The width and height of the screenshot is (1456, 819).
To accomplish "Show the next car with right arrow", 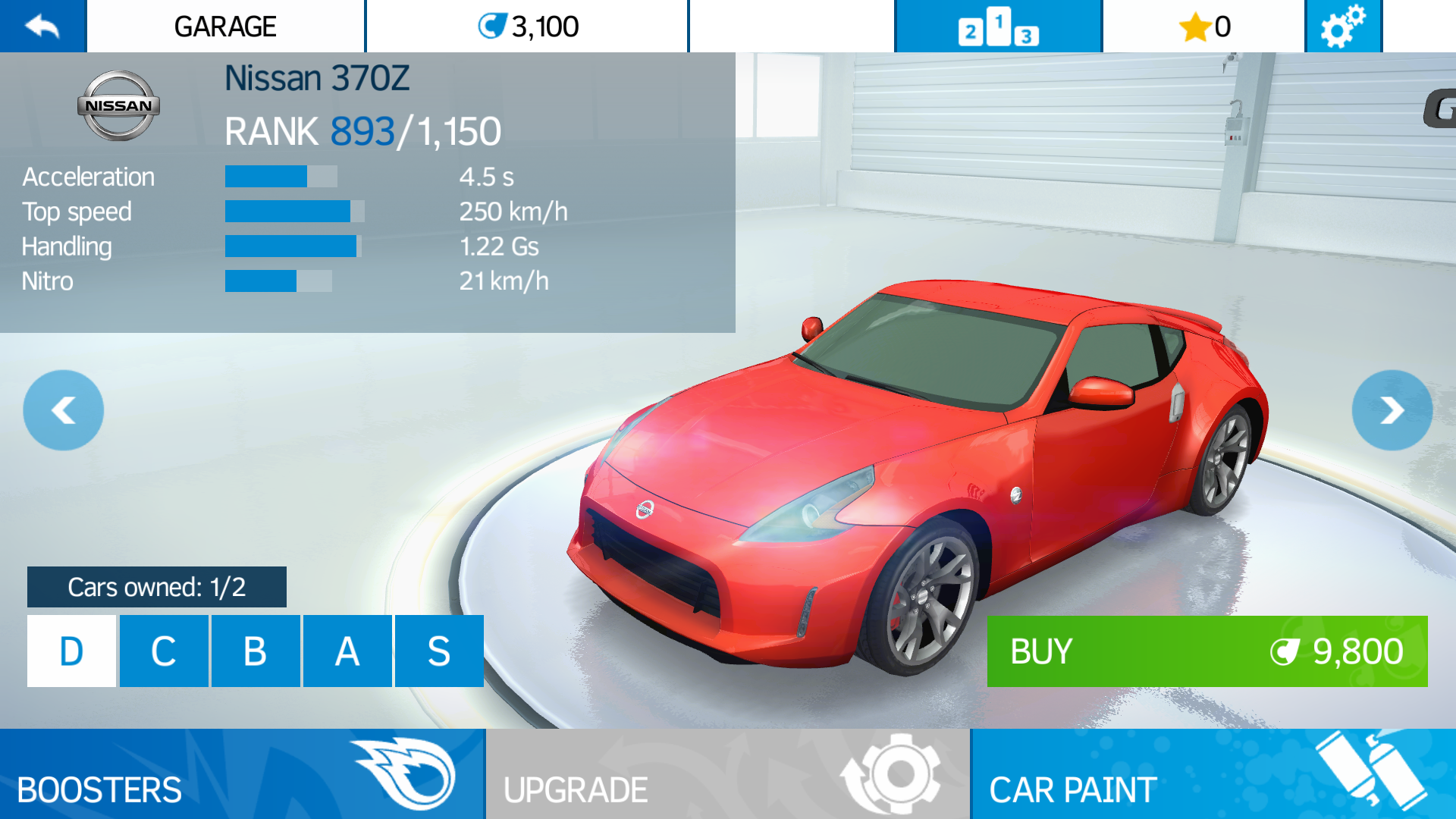I will 1392,410.
